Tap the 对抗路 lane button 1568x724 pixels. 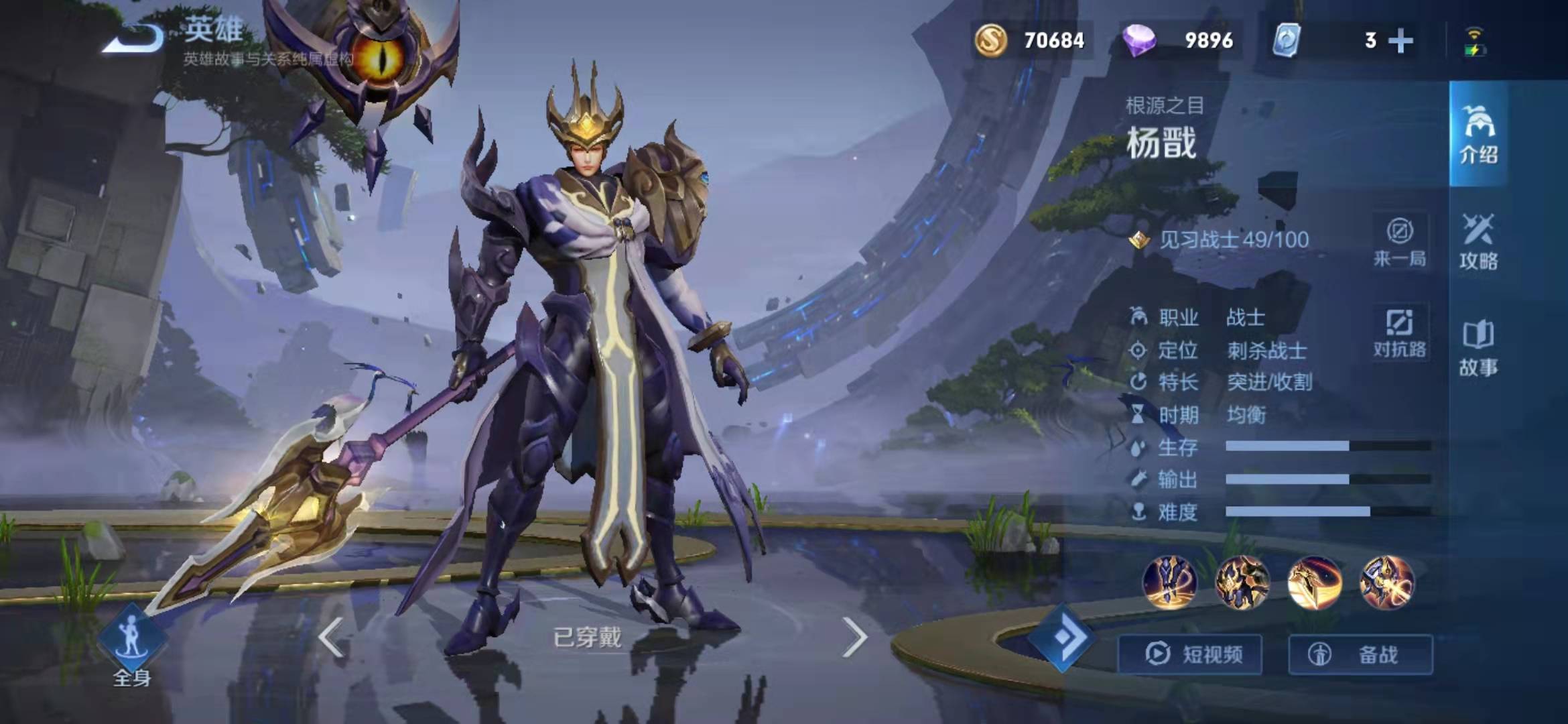click(x=1400, y=333)
